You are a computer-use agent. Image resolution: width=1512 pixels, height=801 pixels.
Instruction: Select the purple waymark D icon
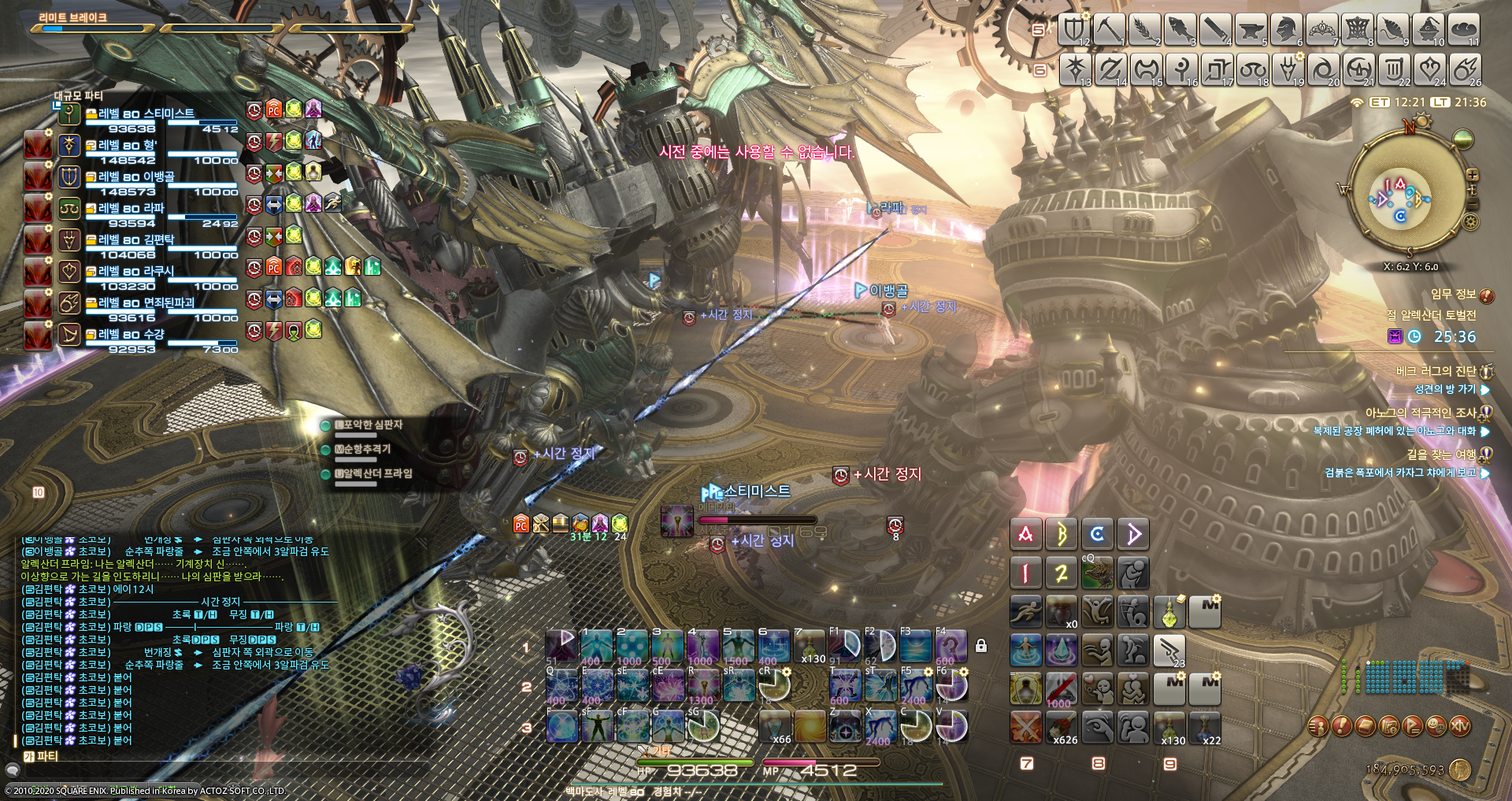1133,533
